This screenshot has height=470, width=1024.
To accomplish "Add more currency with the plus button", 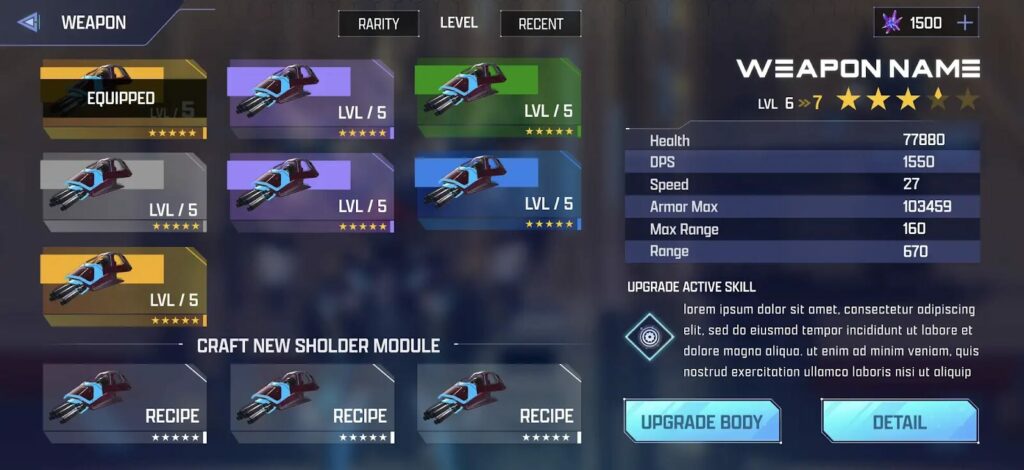I will coord(965,23).
